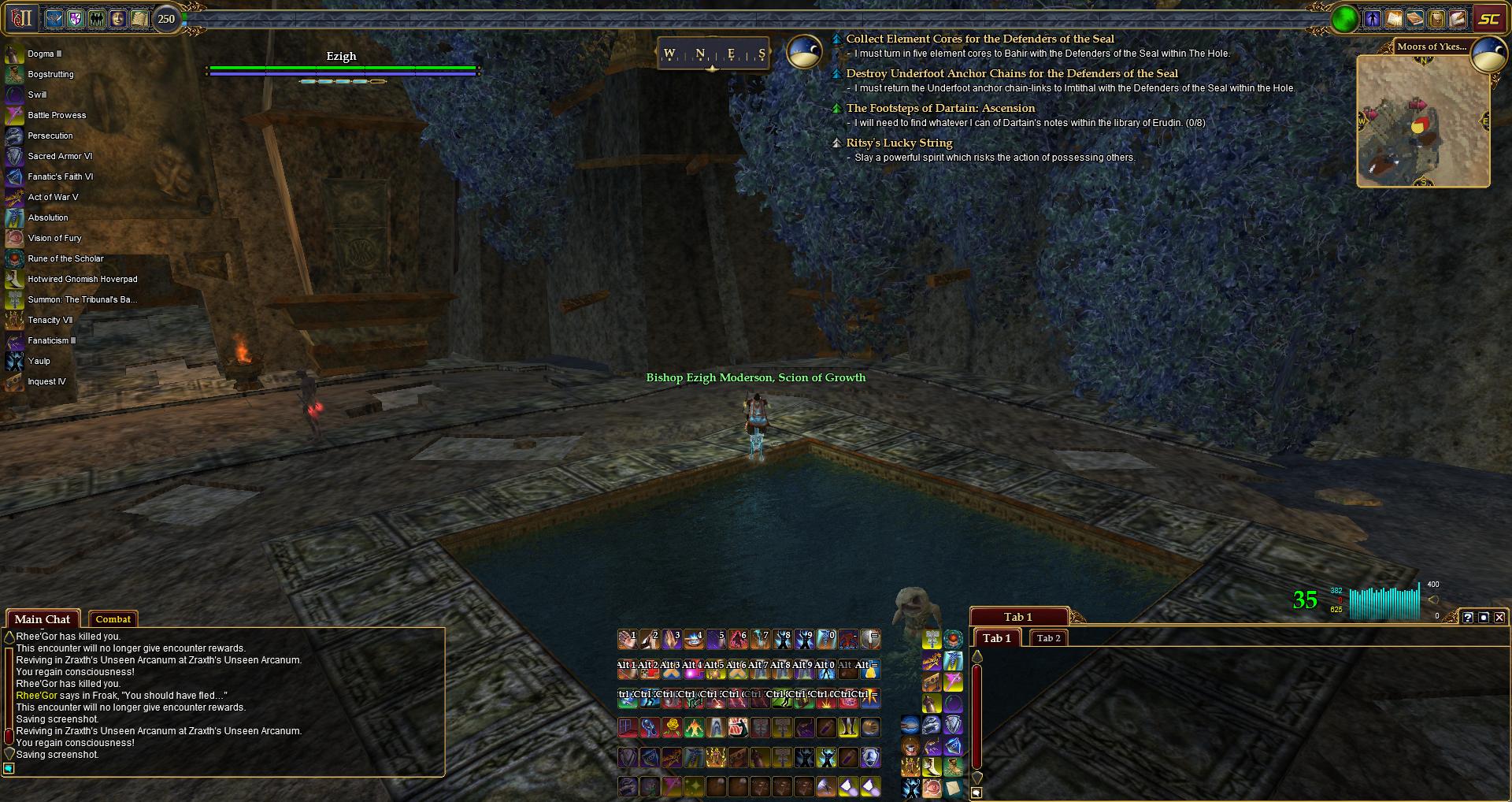This screenshot has width=1512, height=802.
Task: Click the Moors of Ykesha minimap
Action: 1422,121
